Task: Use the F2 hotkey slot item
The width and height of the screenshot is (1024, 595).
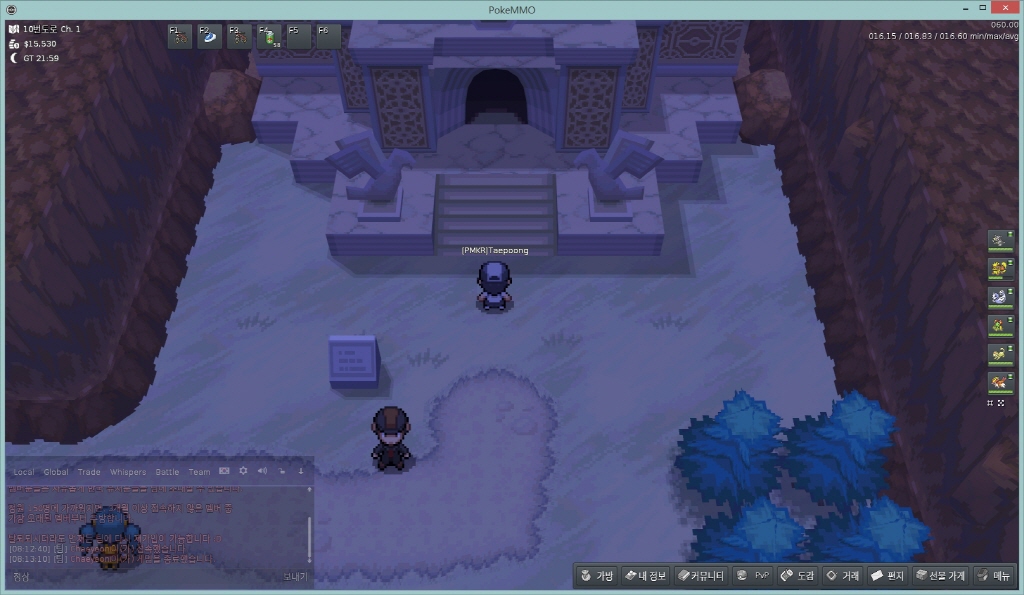Action: pos(209,37)
